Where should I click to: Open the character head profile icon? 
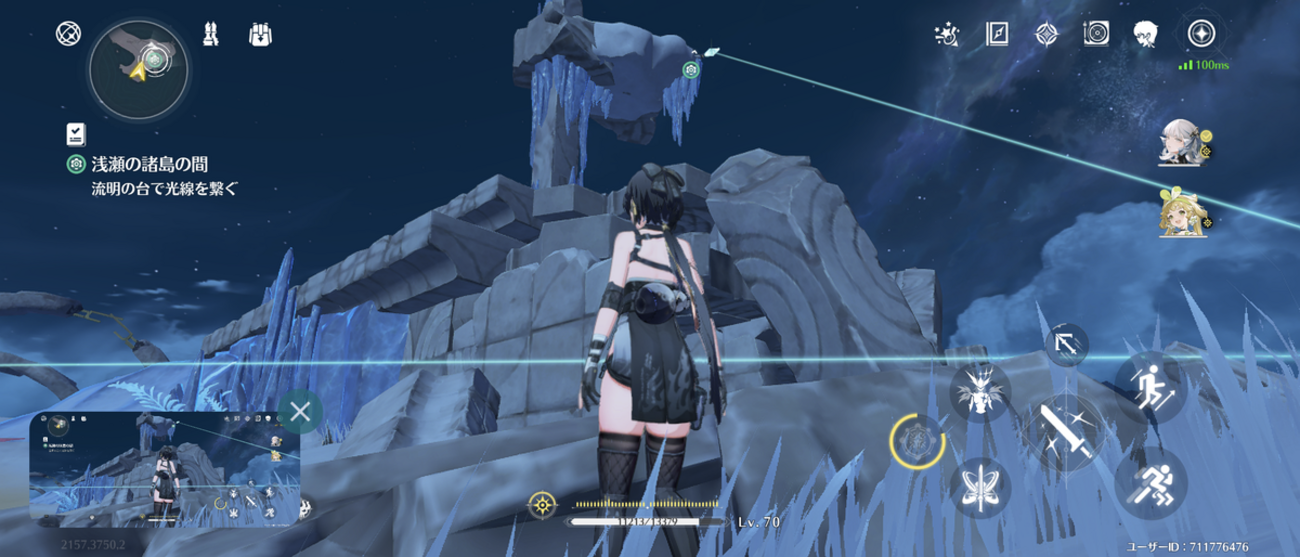tap(1146, 35)
